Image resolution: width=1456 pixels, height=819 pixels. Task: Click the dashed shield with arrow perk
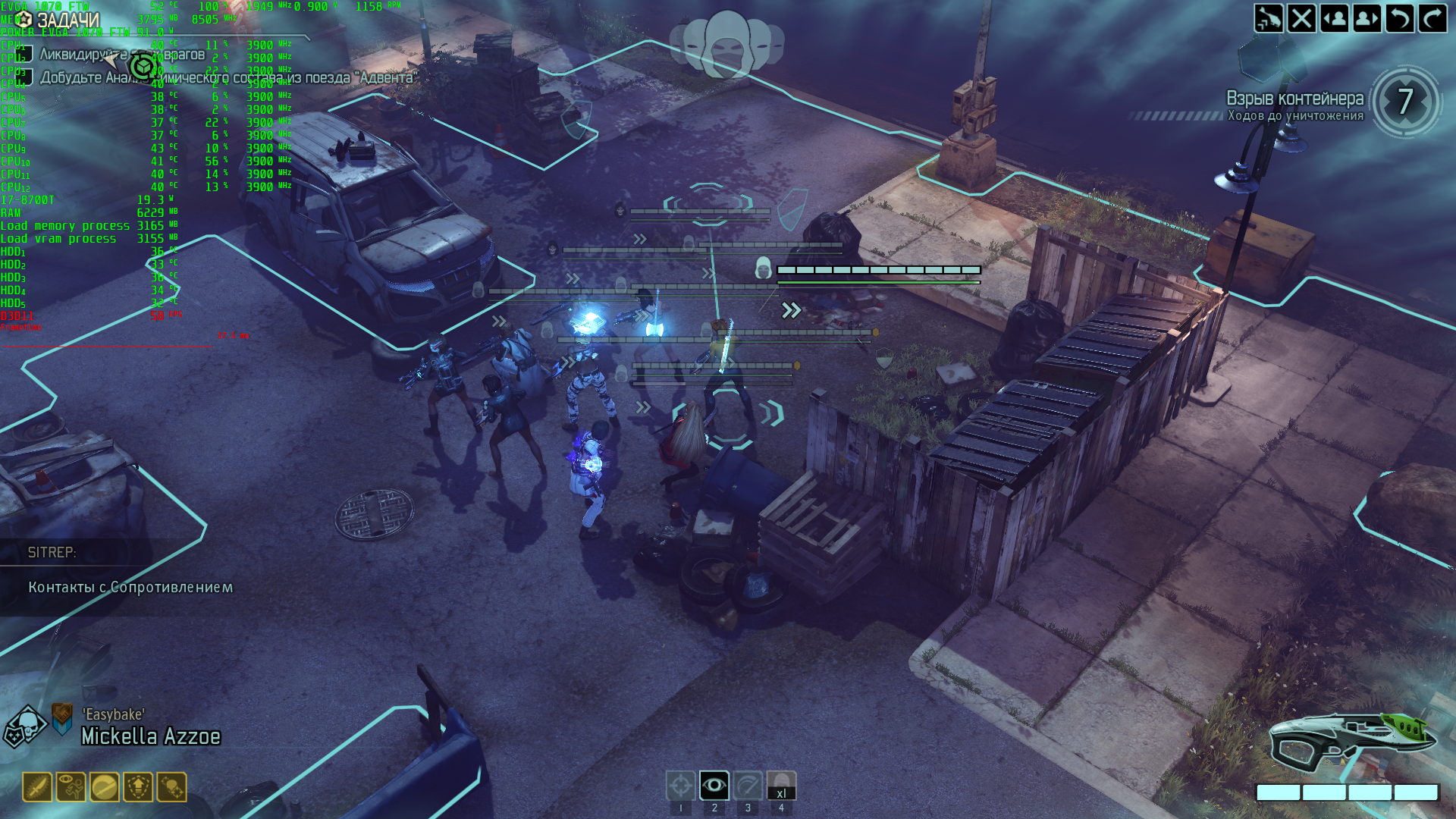click(138, 787)
